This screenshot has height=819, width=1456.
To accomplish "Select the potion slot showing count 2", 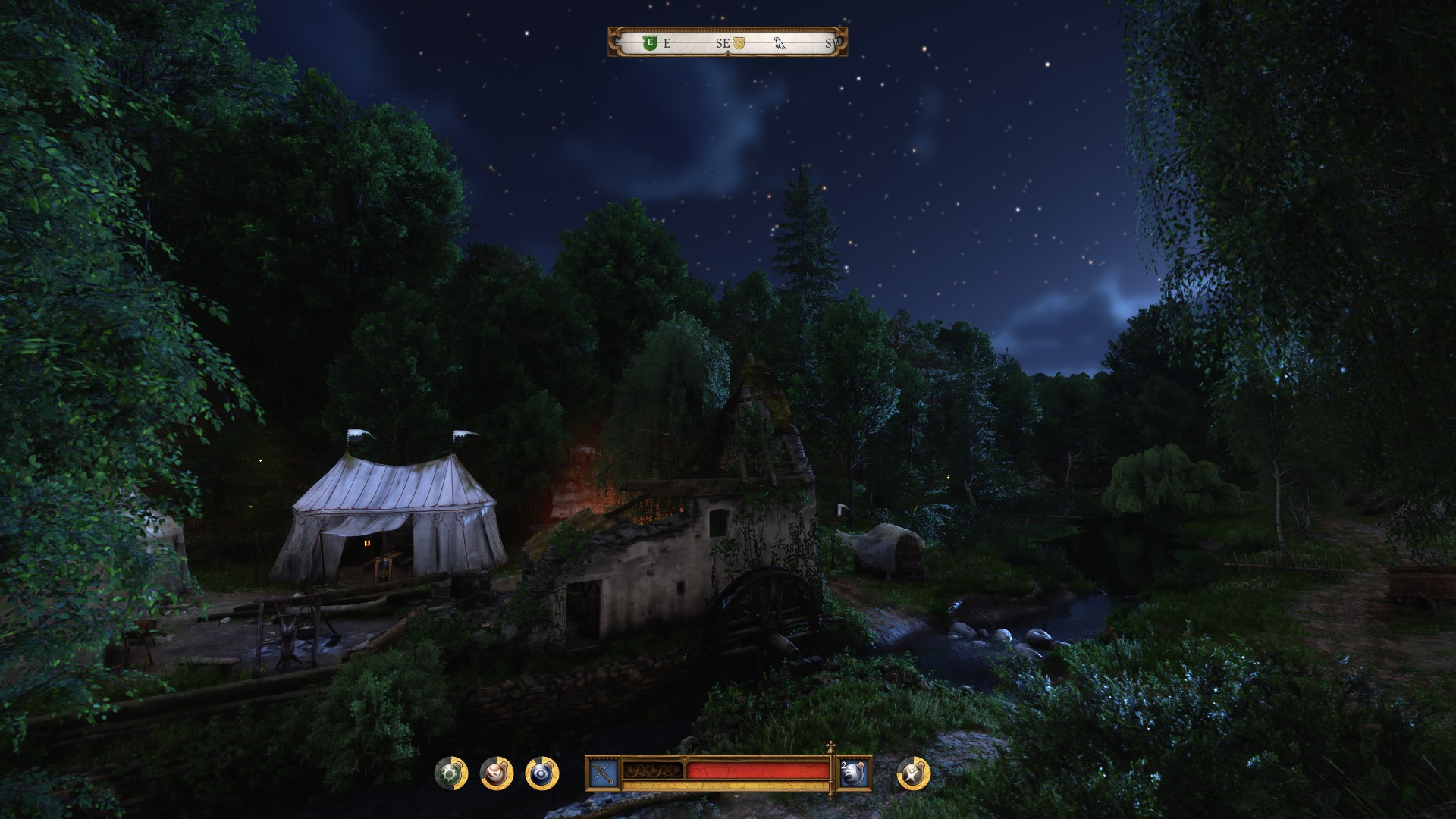I will [x=854, y=773].
